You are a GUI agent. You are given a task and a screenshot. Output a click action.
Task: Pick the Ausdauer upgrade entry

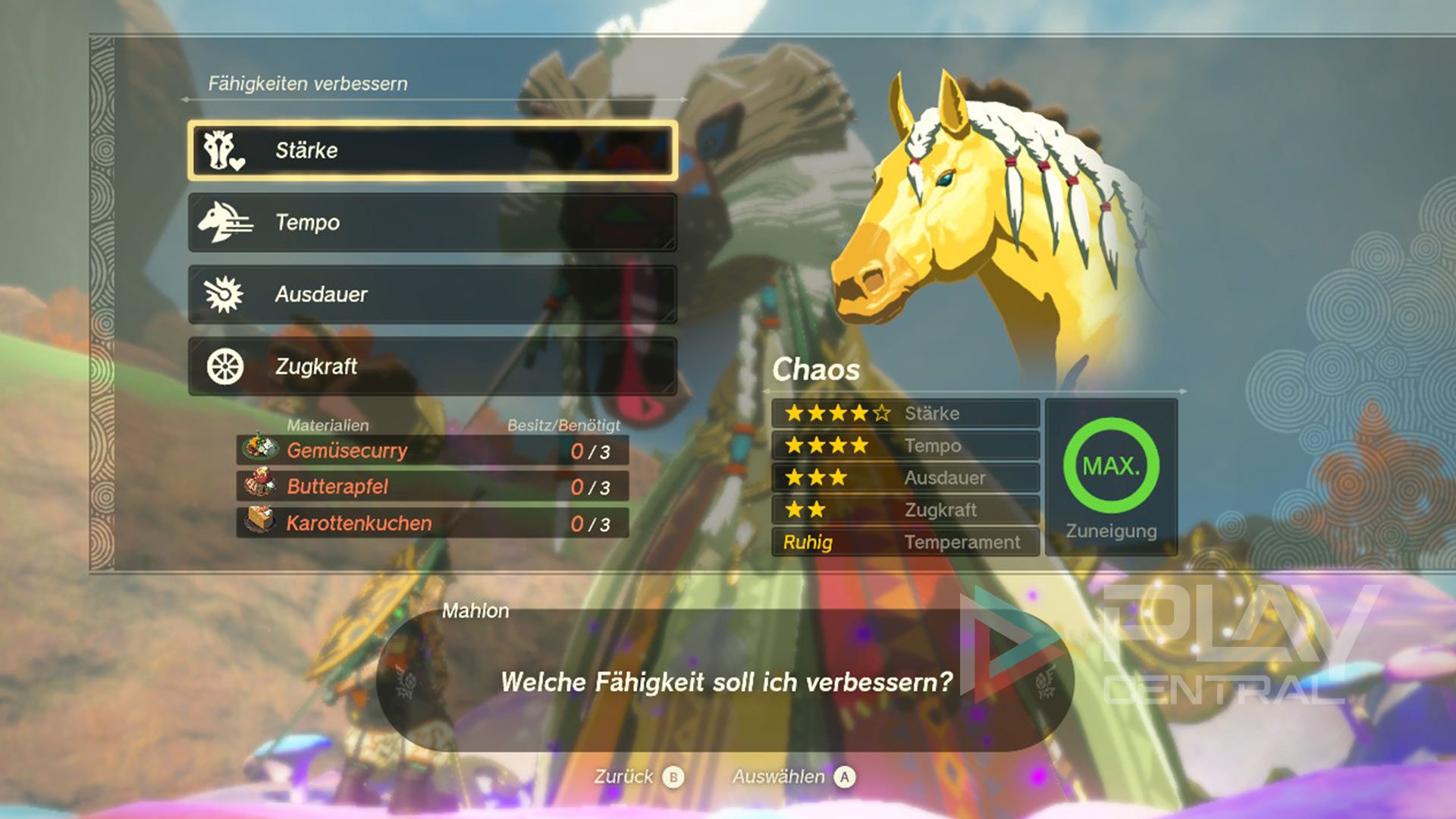[x=432, y=294]
